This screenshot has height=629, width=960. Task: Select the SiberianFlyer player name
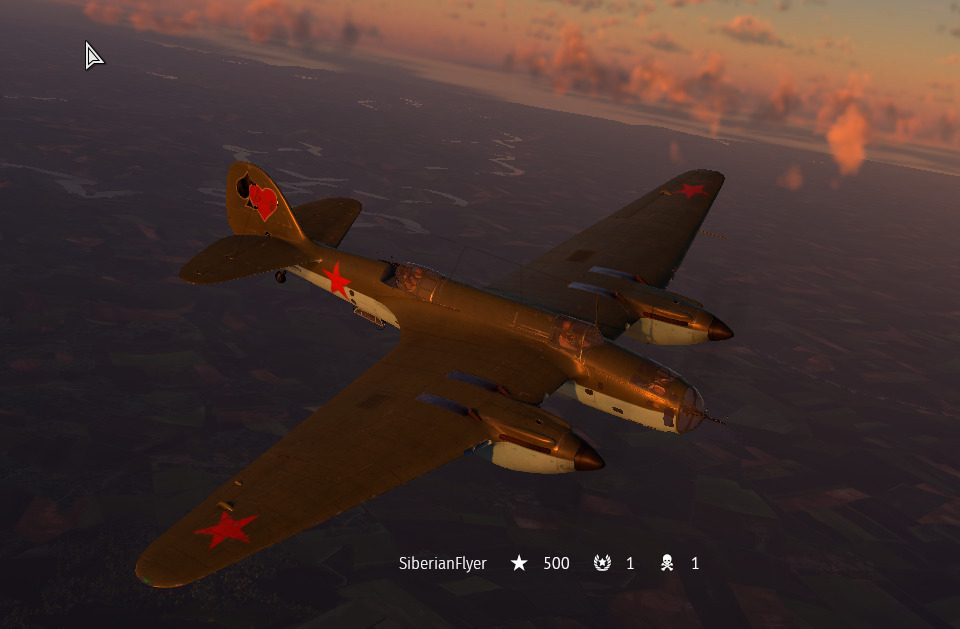(x=442, y=564)
